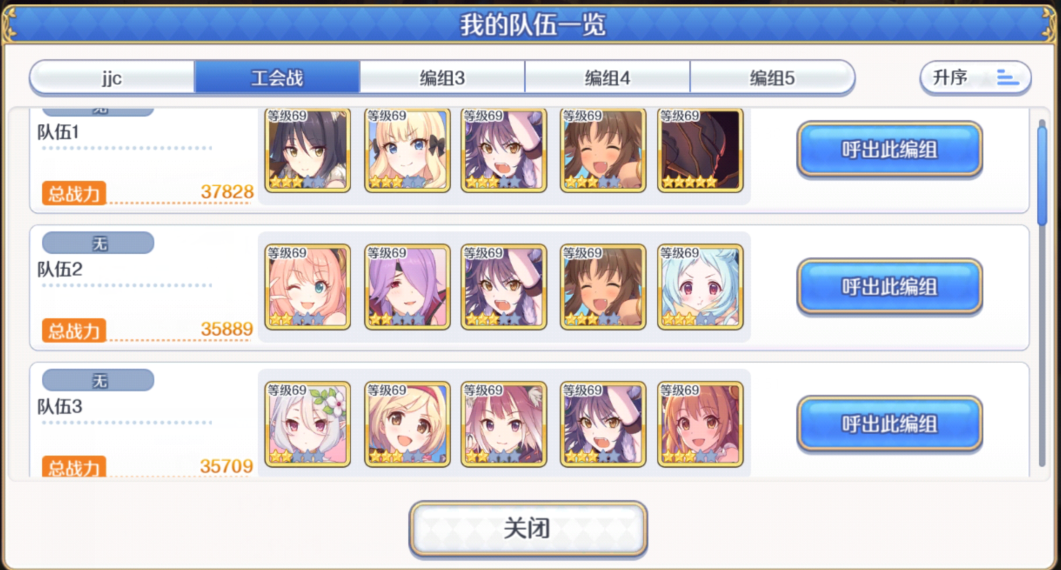Select the 工会战 tab
The height and width of the screenshot is (570, 1061).
277,77
